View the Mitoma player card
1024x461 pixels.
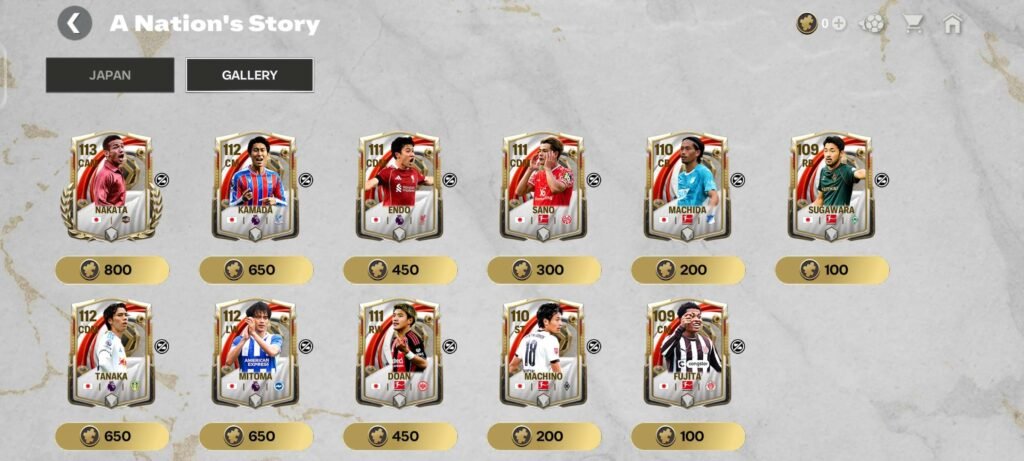point(255,354)
